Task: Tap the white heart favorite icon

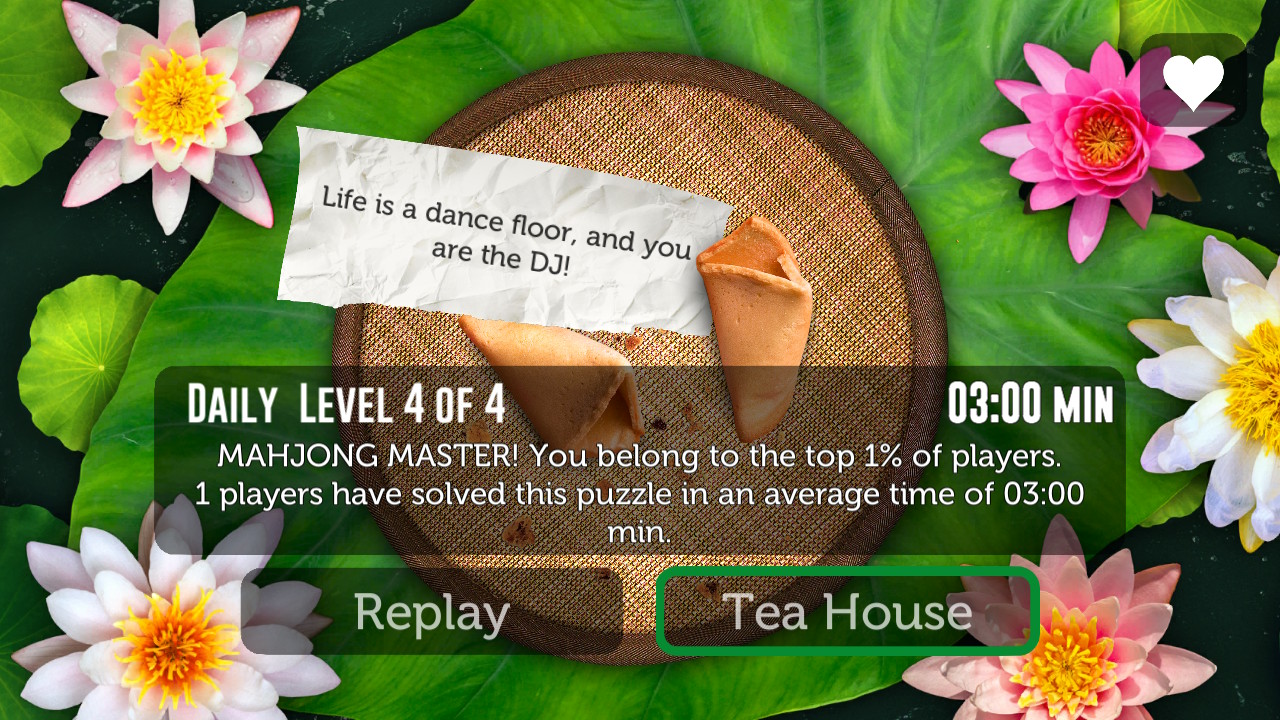Action: [x=1193, y=81]
